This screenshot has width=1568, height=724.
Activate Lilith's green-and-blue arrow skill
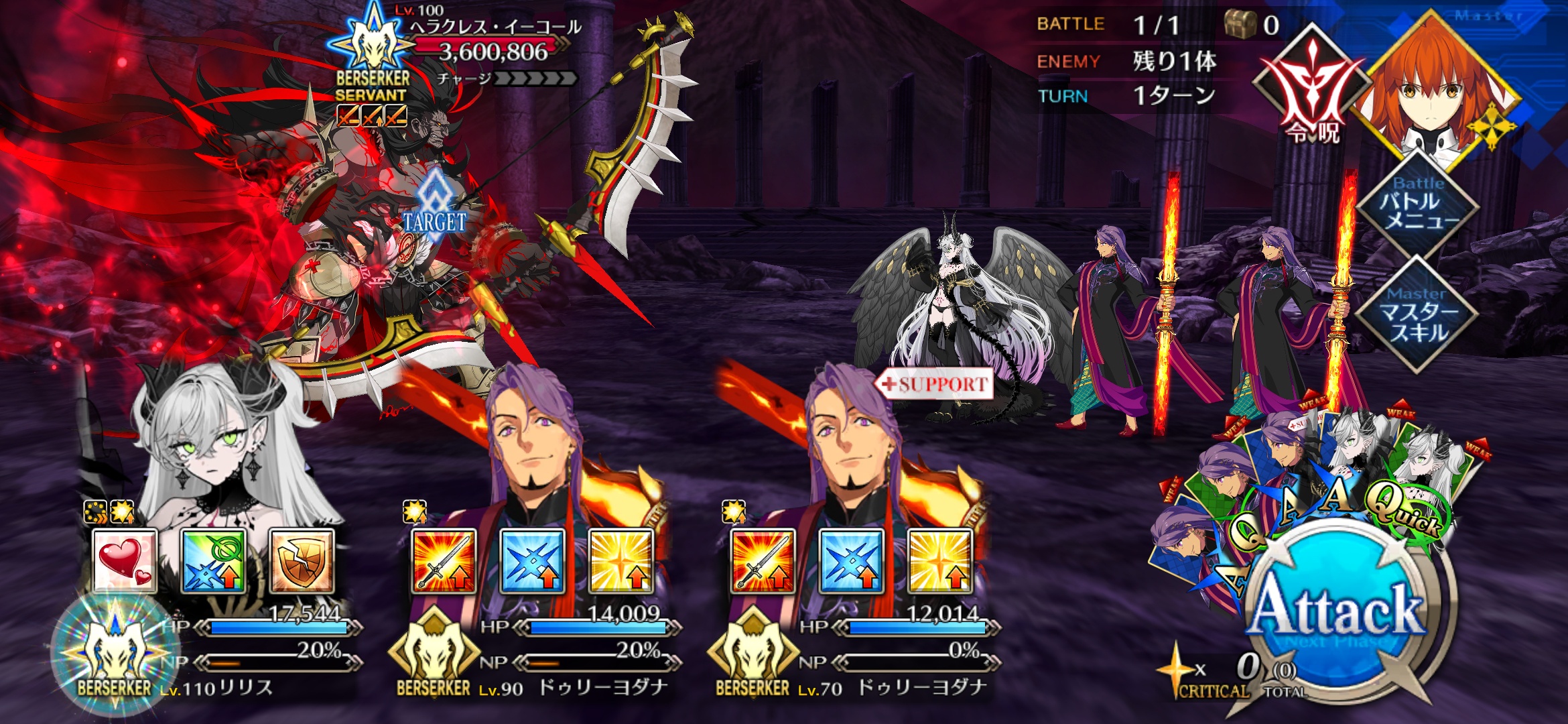pyautogui.click(x=213, y=560)
